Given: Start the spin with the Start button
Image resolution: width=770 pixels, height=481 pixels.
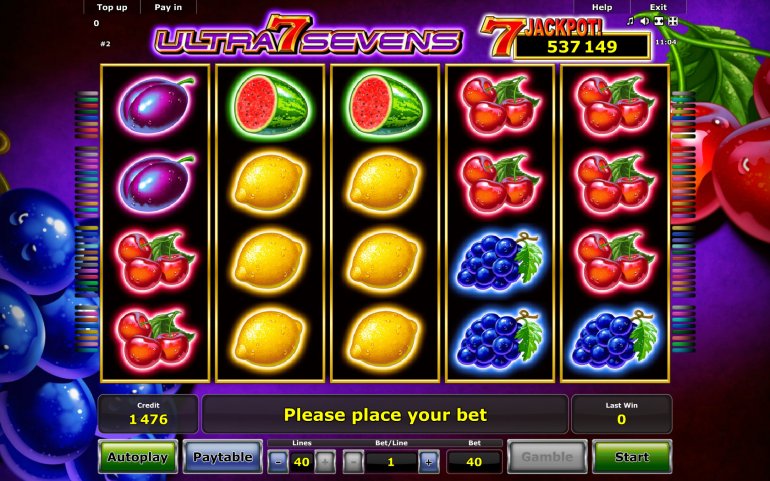Looking at the screenshot, I should [631, 457].
